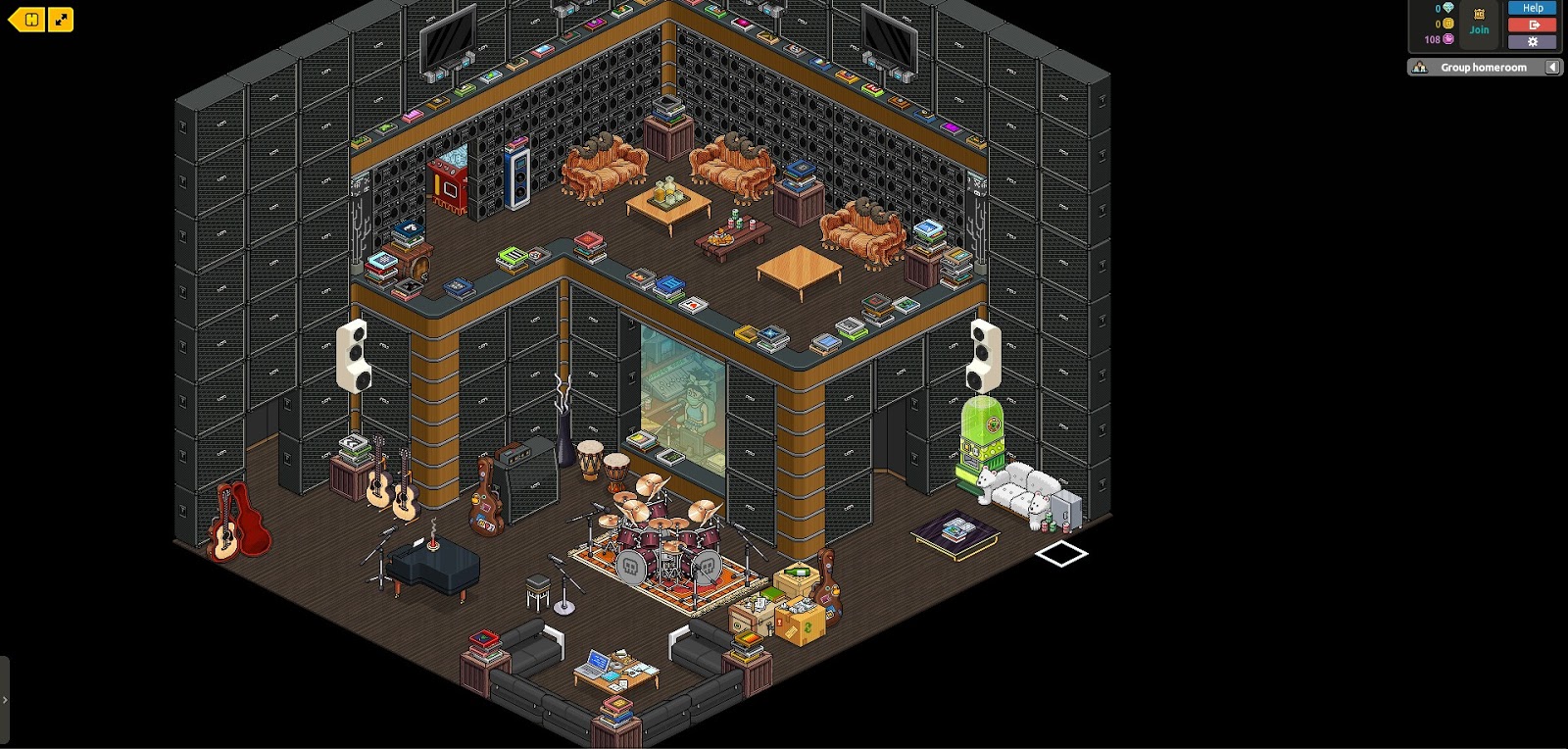Click the gold group badge above Join
This screenshot has width=1568, height=749.
[1479, 14]
